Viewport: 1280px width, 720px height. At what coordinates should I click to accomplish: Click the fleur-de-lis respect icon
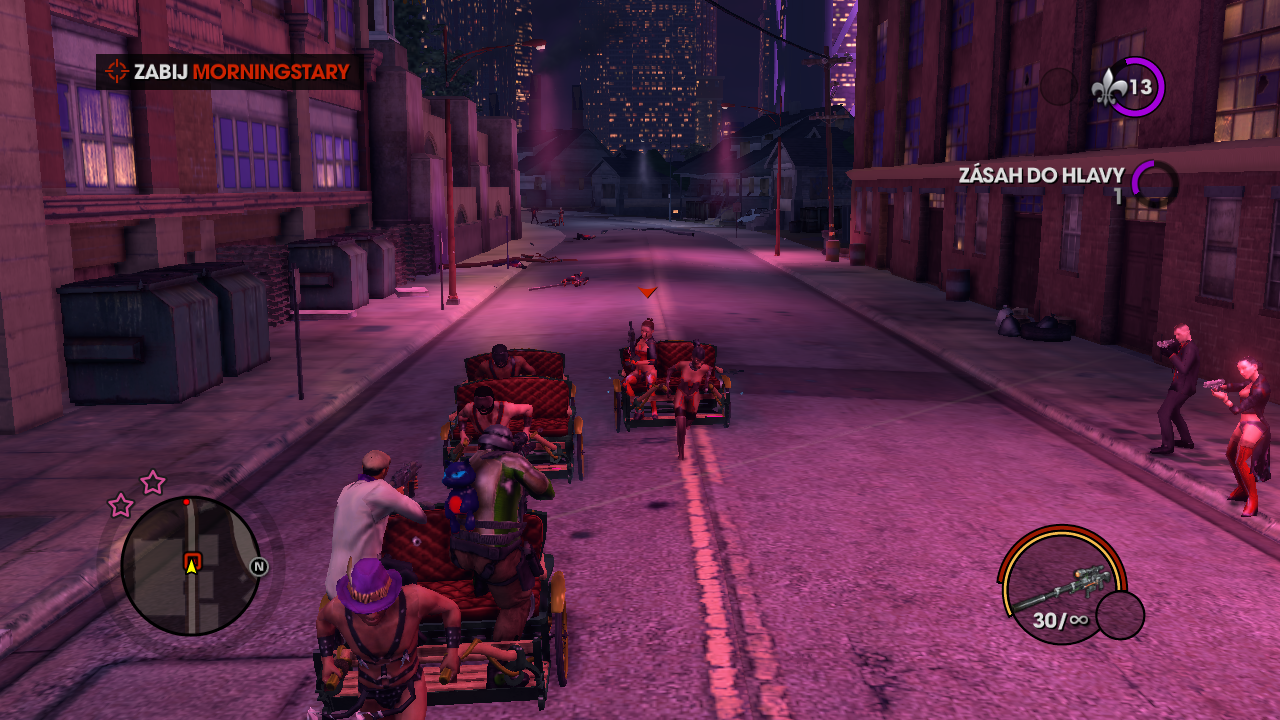tap(1110, 88)
